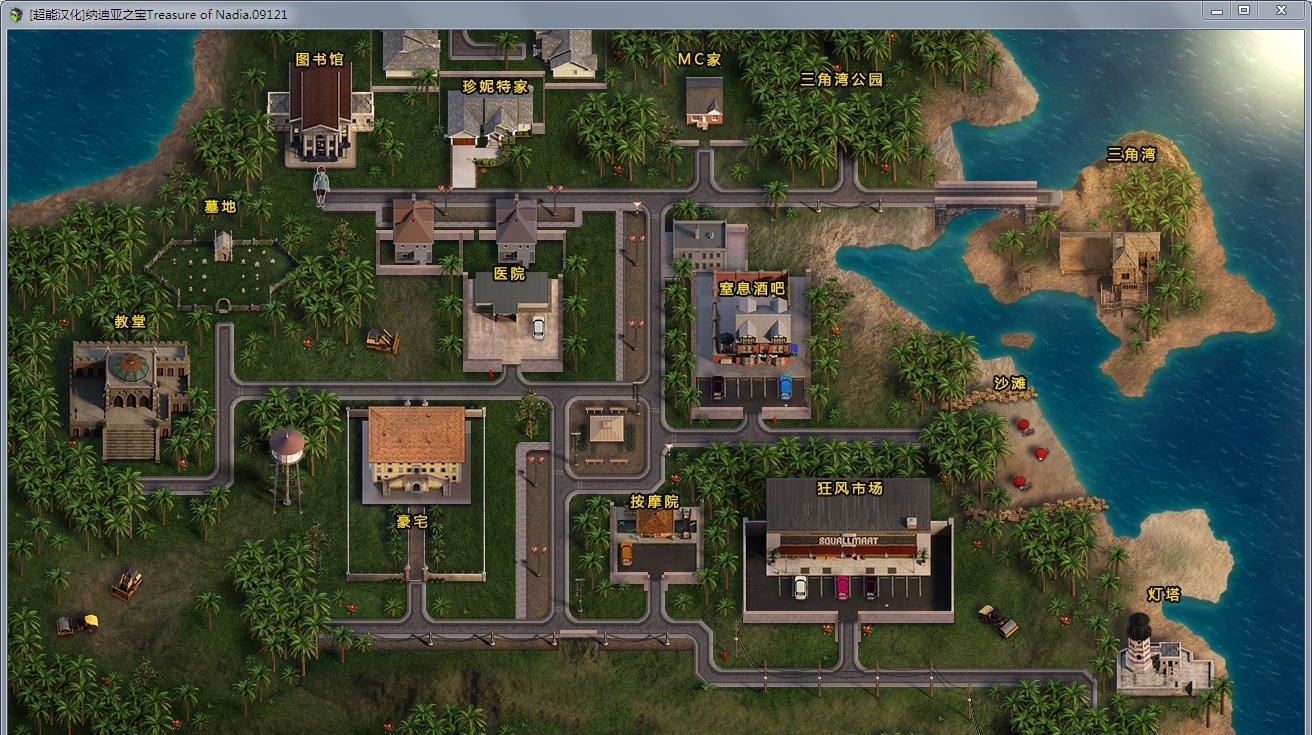Travel to the 教堂 label
This screenshot has width=1312, height=735.
130,321
